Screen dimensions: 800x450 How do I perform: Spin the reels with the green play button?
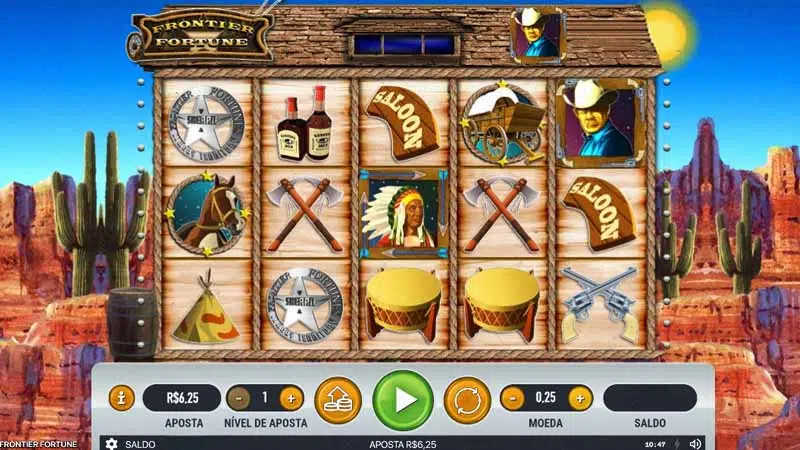coord(403,399)
